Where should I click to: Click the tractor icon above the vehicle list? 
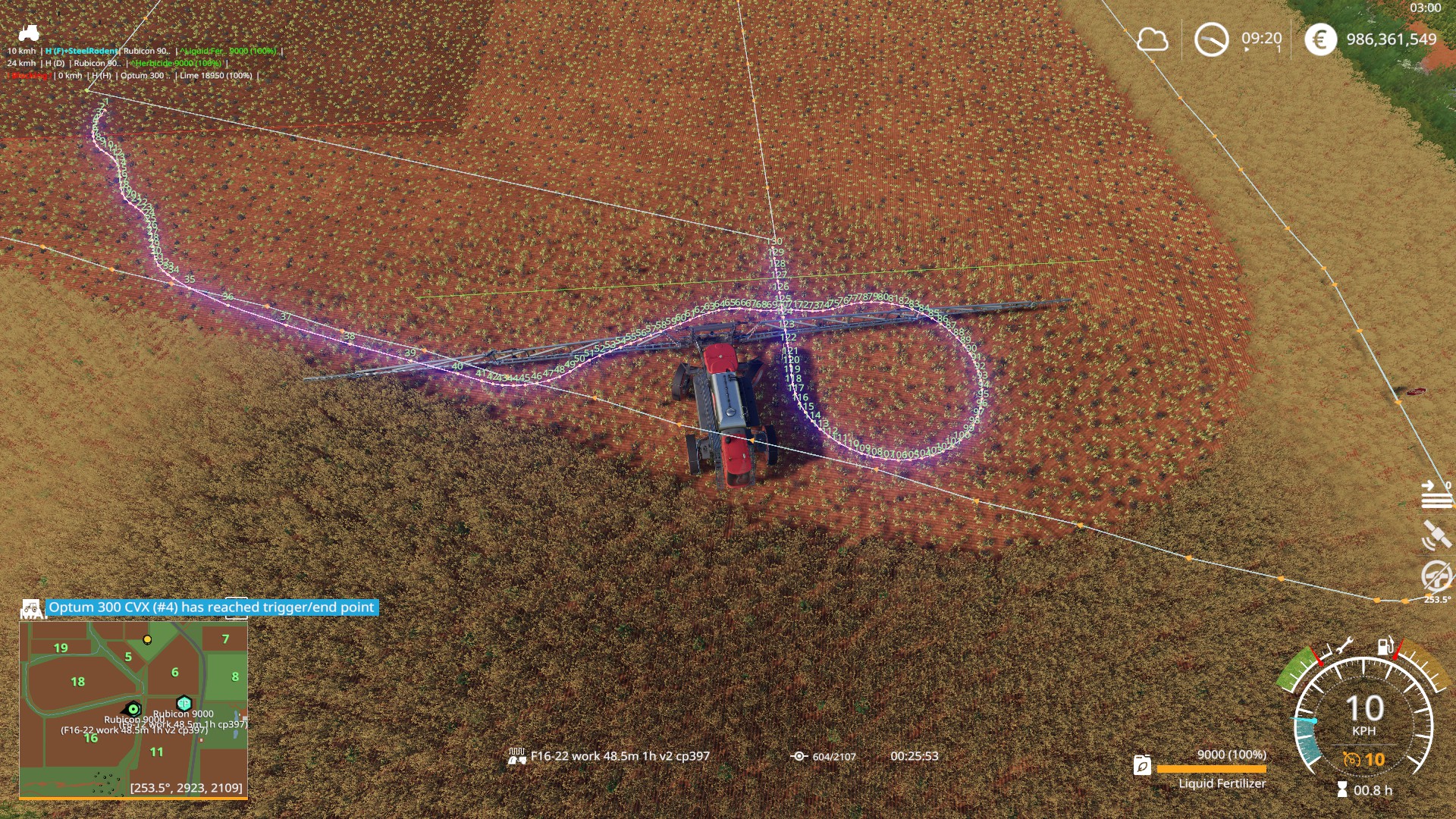(x=28, y=31)
